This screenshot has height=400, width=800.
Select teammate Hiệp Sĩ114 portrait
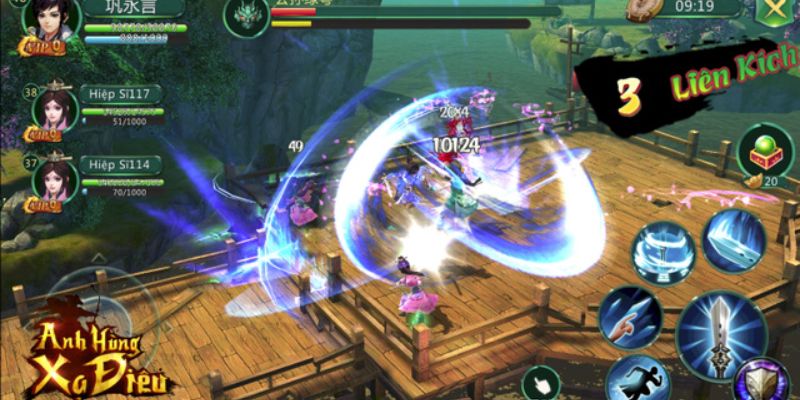57,178
